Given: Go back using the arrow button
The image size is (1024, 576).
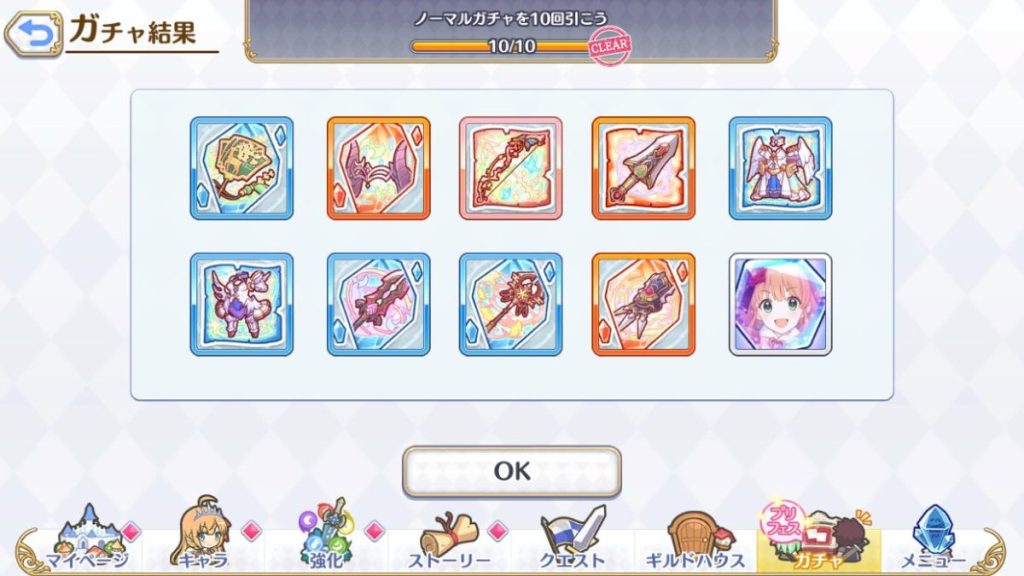Looking at the screenshot, I should coord(32,35).
